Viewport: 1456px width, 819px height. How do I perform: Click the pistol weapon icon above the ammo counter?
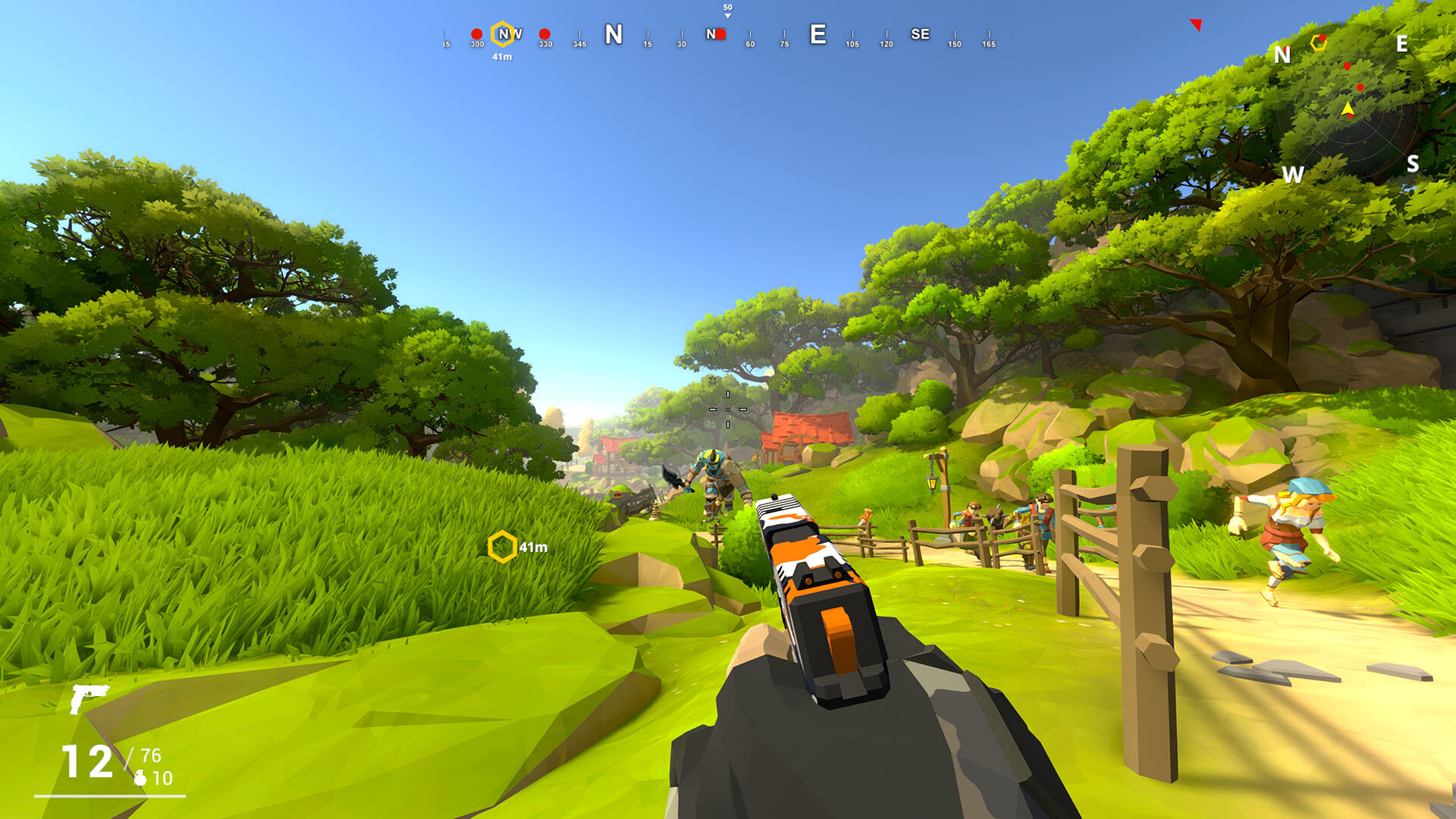pos(89,699)
